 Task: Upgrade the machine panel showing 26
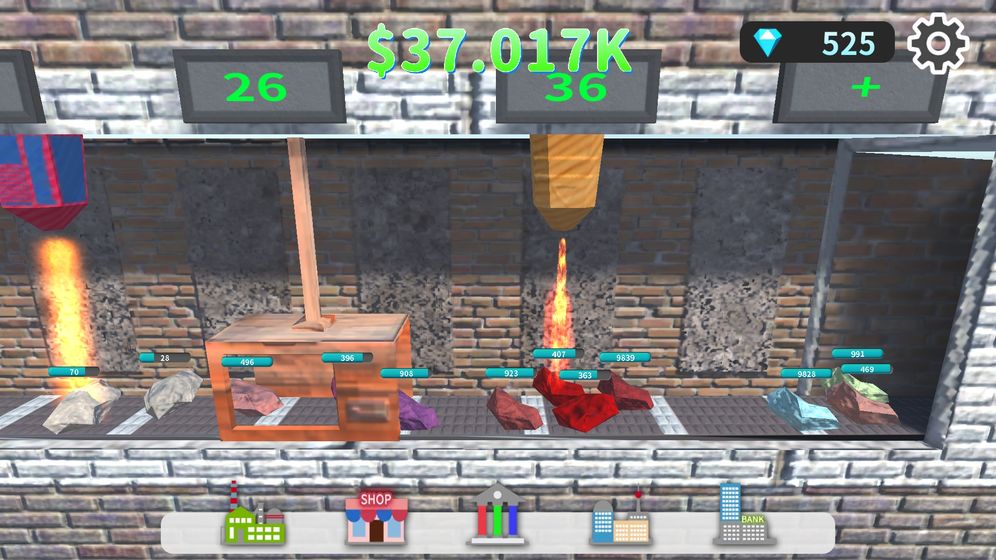pyautogui.click(x=258, y=88)
